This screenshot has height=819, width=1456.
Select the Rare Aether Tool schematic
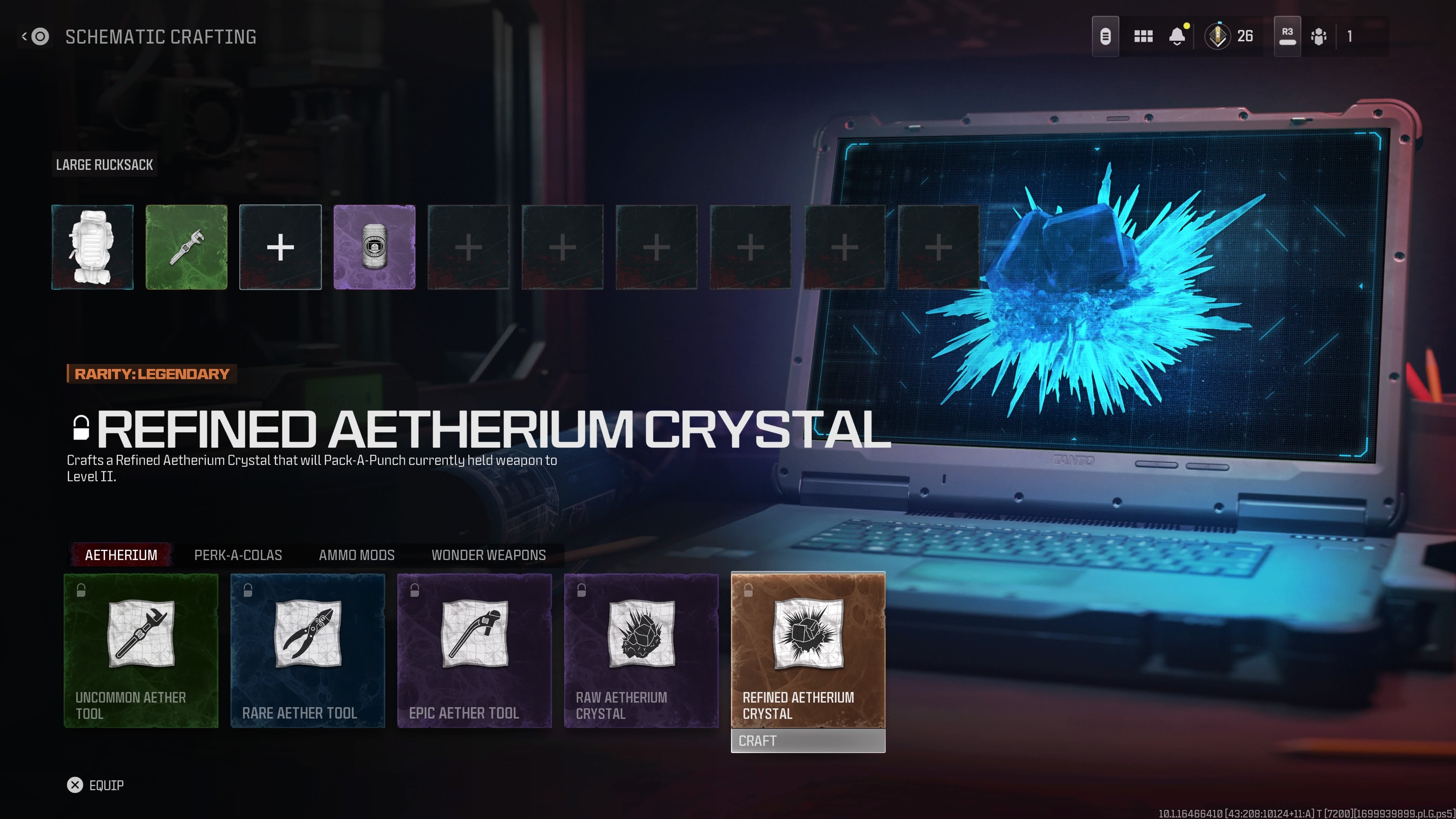(308, 650)
